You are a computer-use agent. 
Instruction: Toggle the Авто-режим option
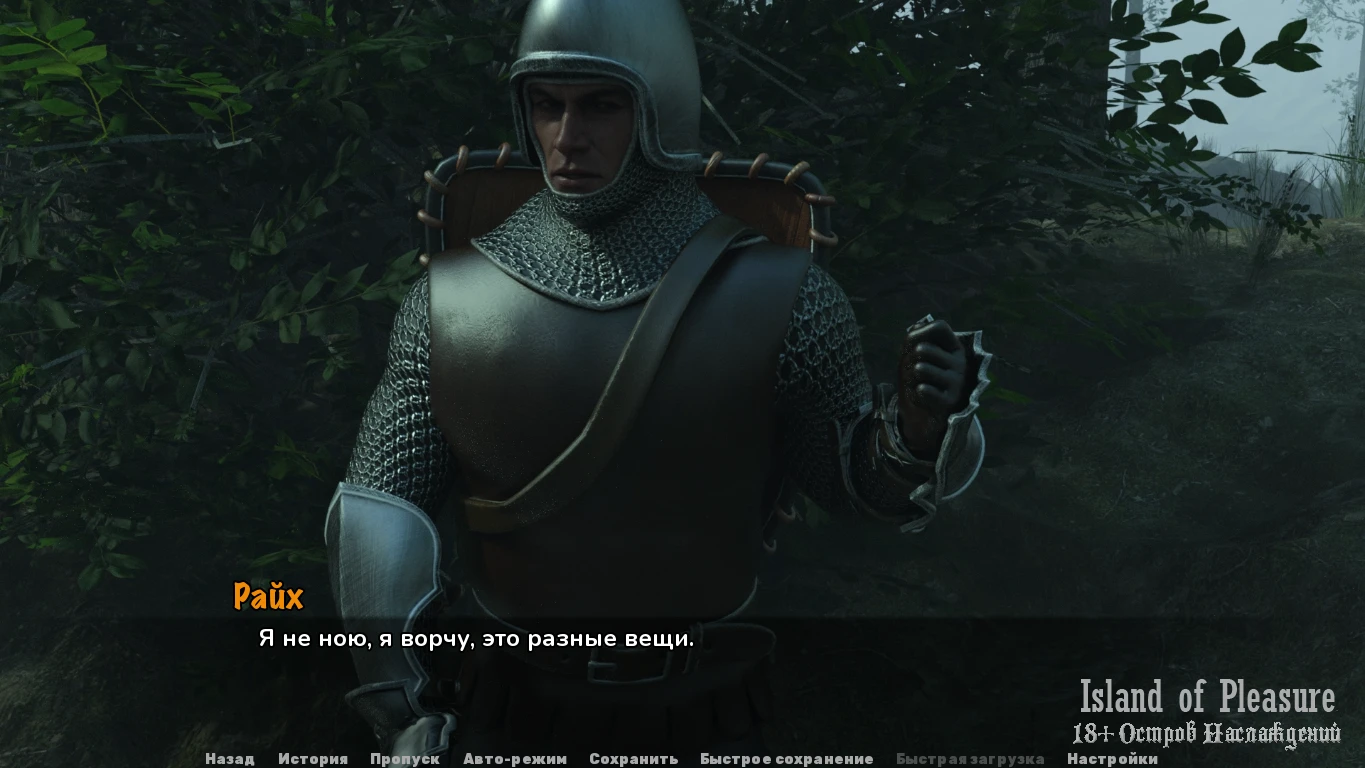coord(514,759)
